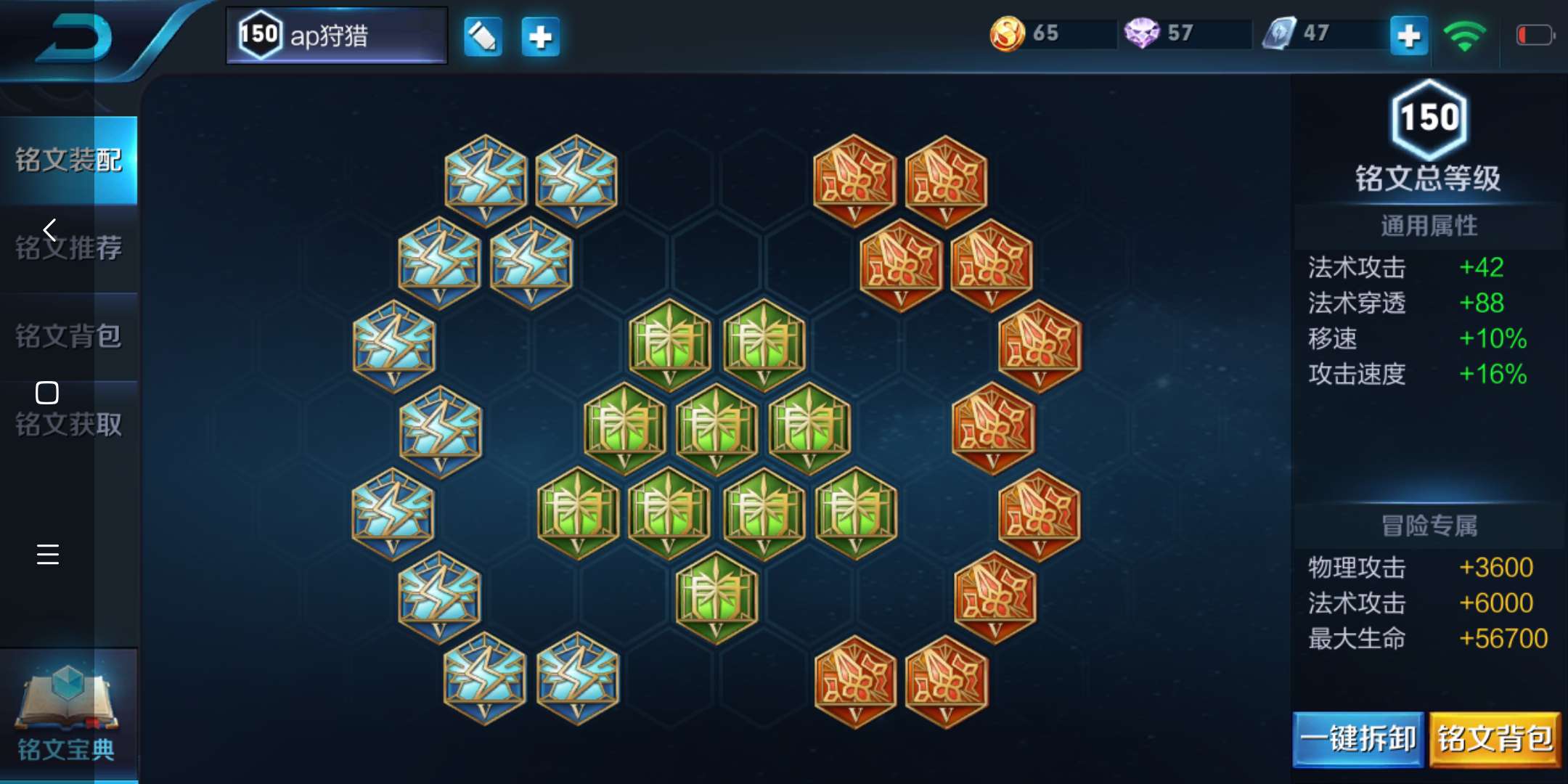Go back using the top-left arrow logo
Viewport: 1568px width, 784px height.
click(76, 36)
